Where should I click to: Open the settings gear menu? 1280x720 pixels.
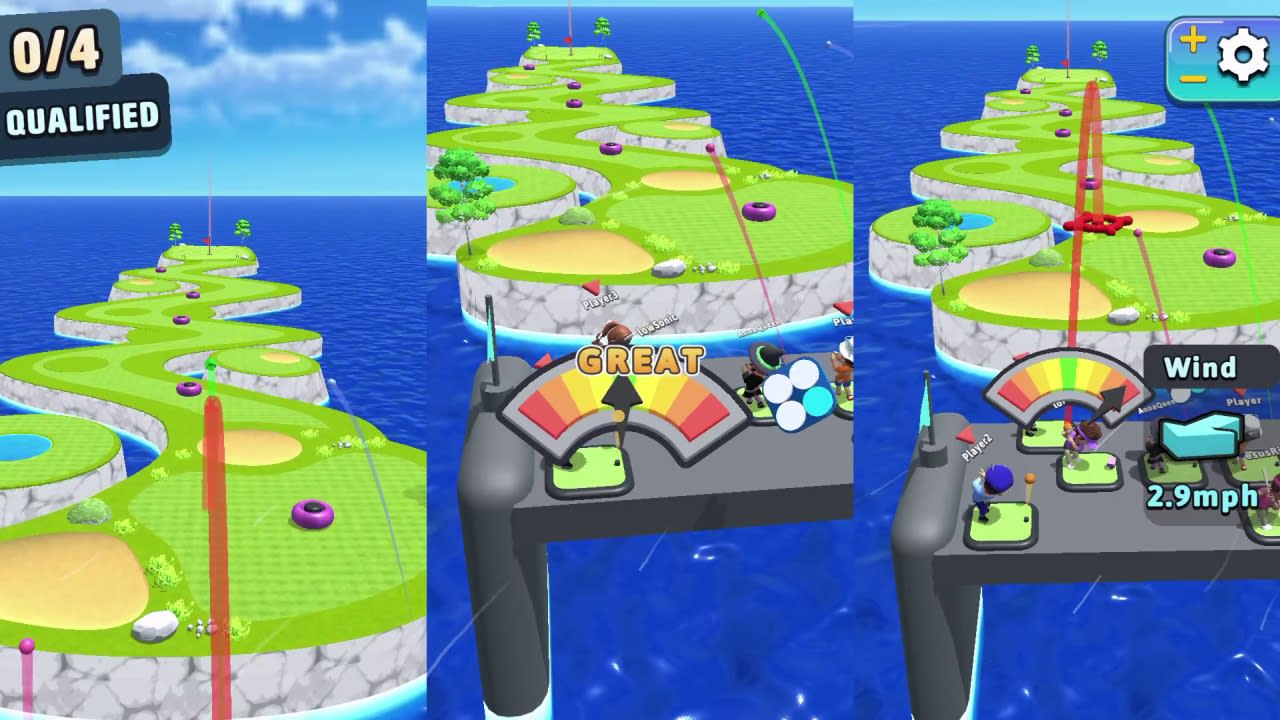[1243, 56]
